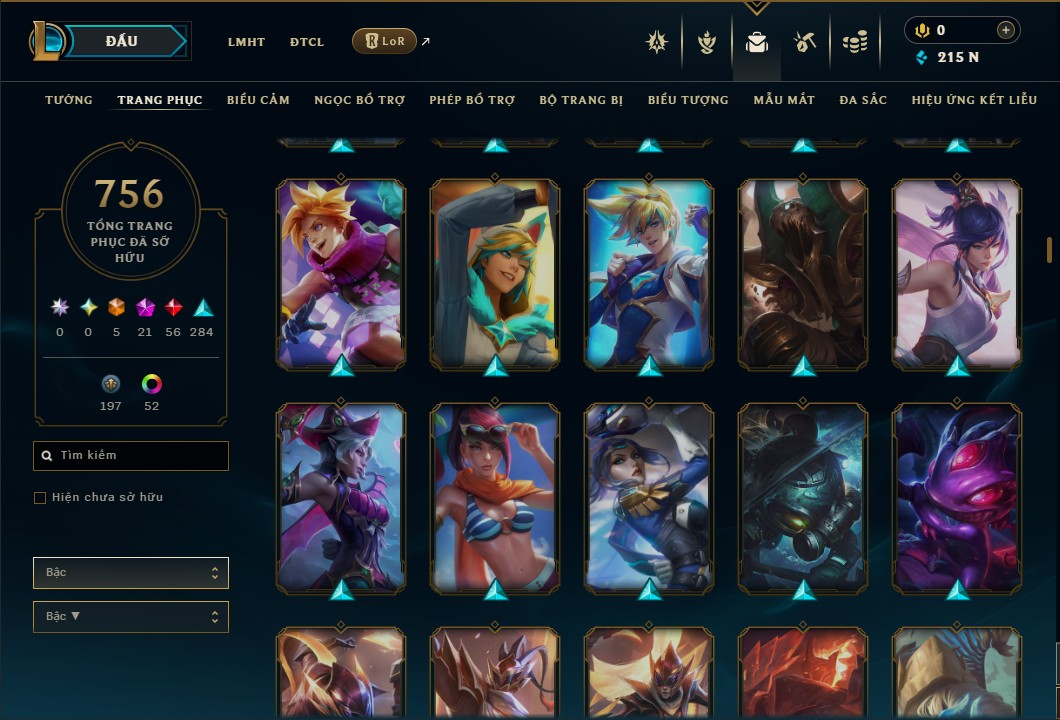
Task: Toggle the Hiện chưa sở hữu checkbox
Action: 40,498
